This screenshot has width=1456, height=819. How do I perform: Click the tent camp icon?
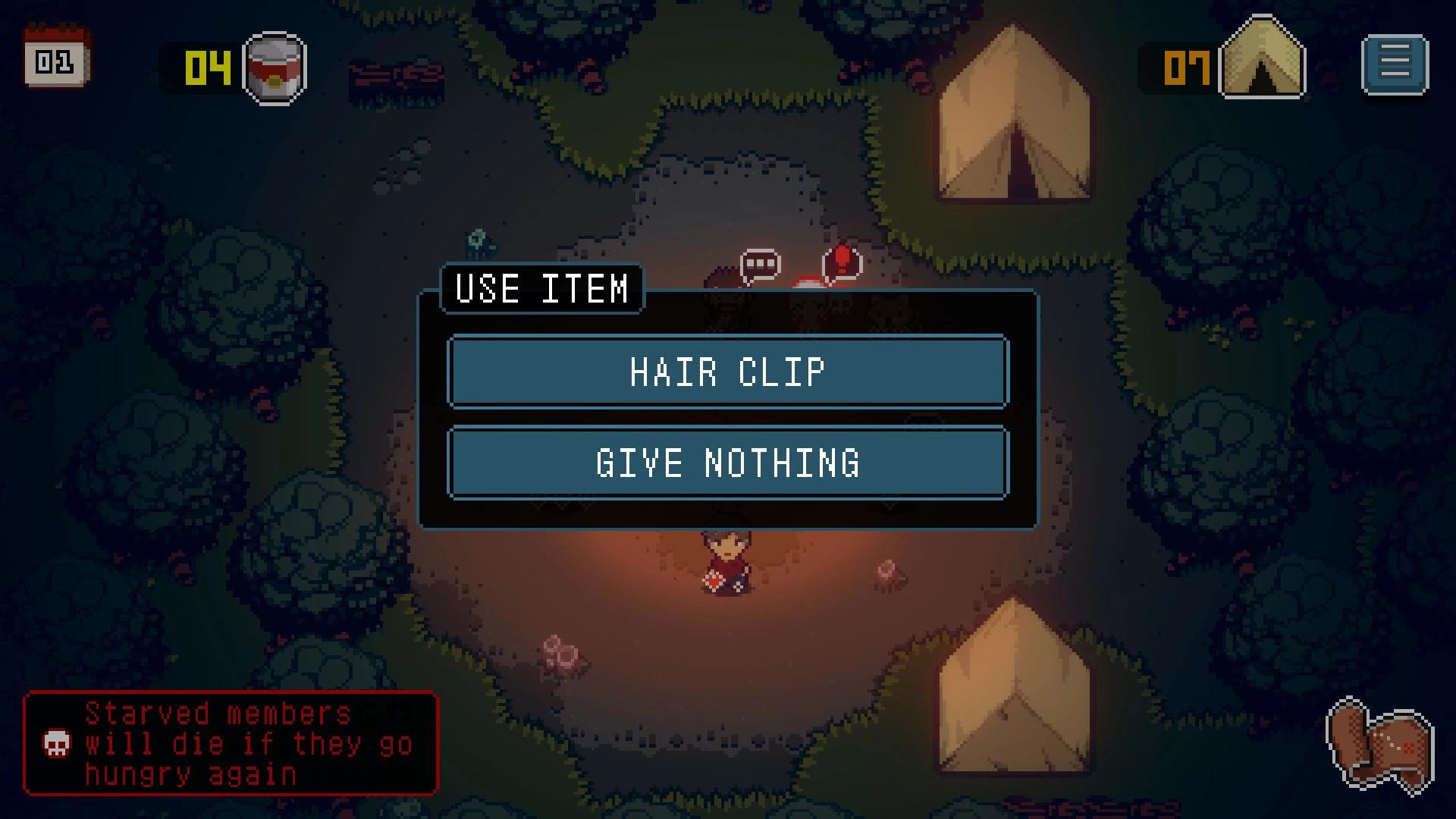pyautogui.click(x=1262, y=60)
